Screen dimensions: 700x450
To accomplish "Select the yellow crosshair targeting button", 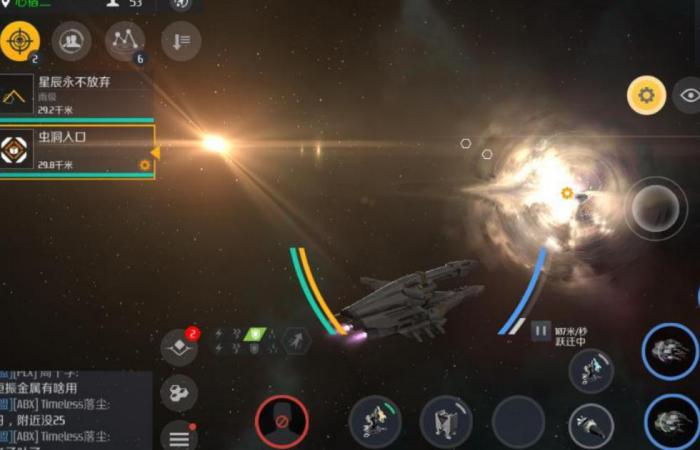I will coord(20,41).
